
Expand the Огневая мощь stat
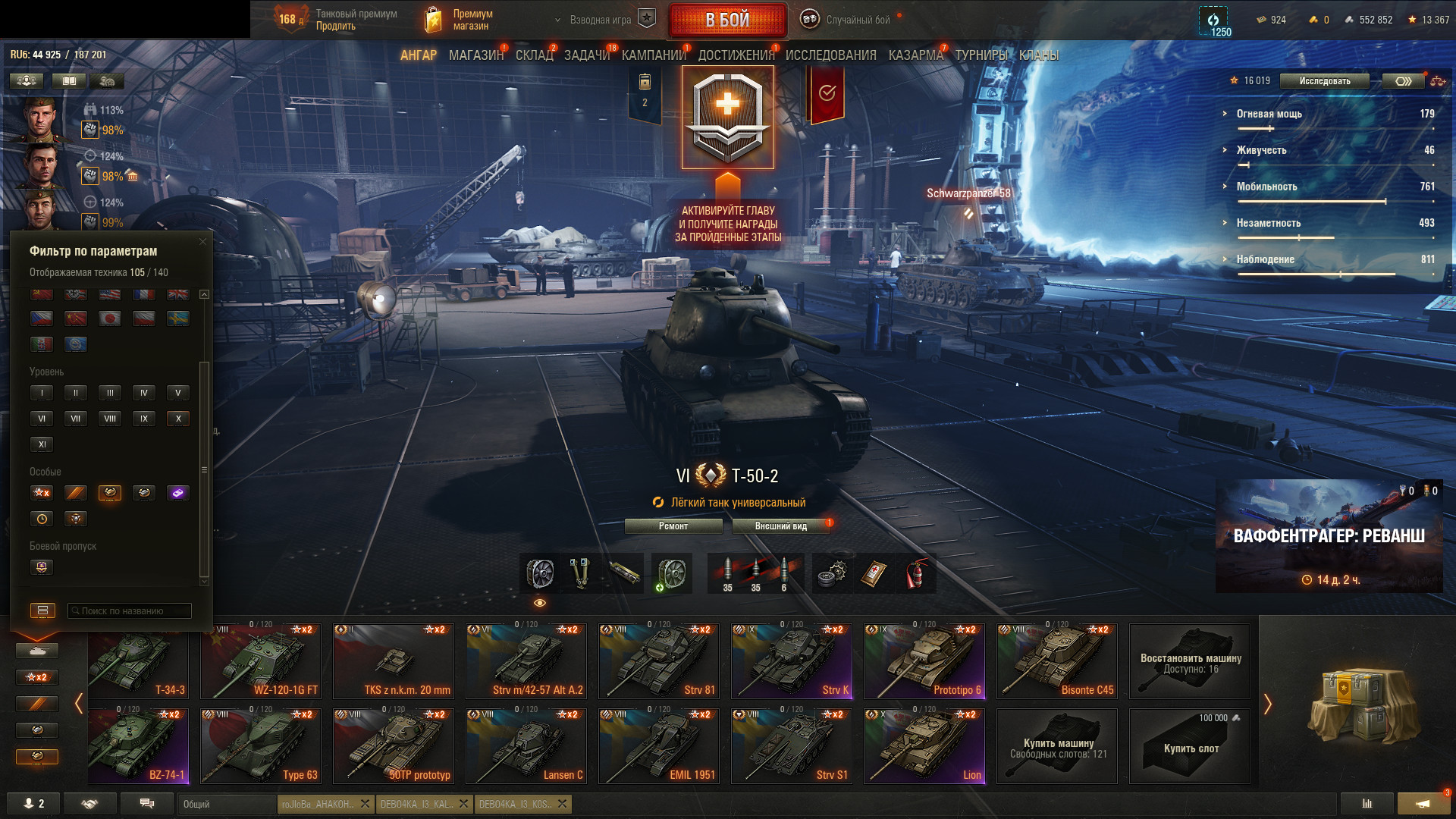coord(1269,114)
